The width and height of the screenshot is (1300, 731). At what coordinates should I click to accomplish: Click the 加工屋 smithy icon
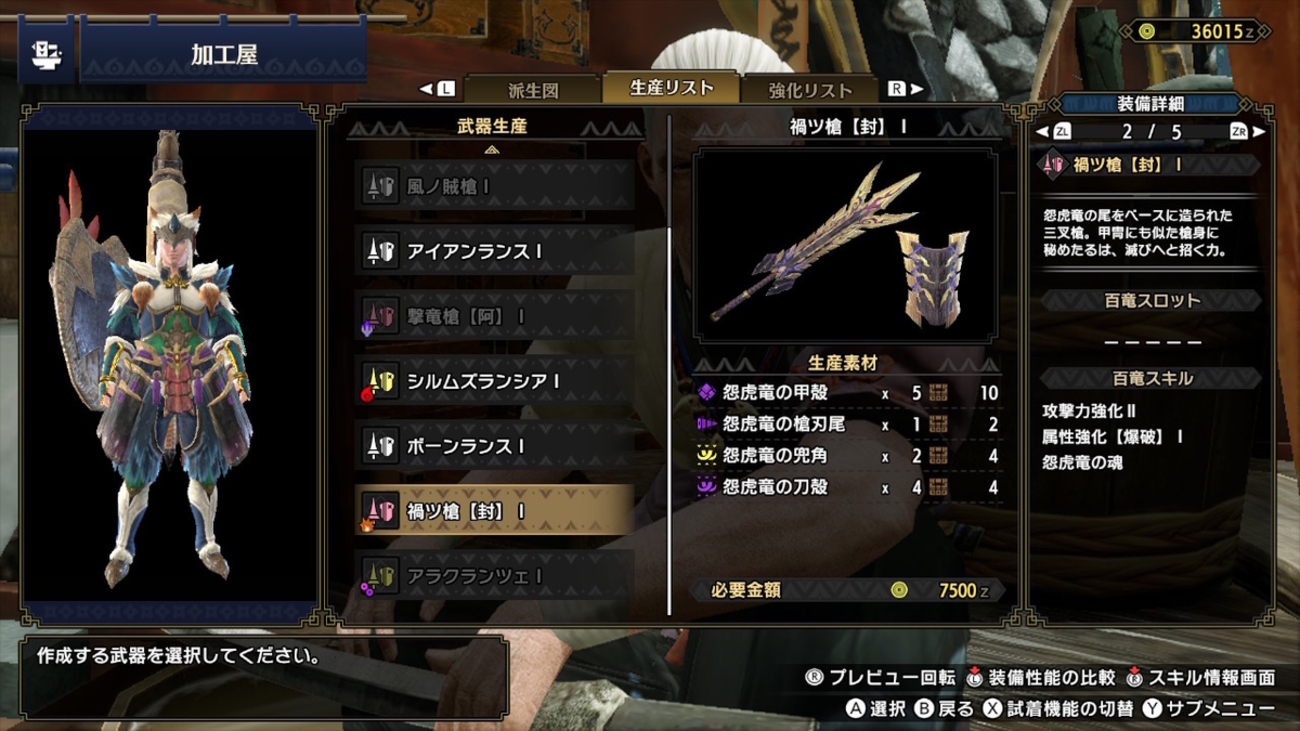coord(46,54)
